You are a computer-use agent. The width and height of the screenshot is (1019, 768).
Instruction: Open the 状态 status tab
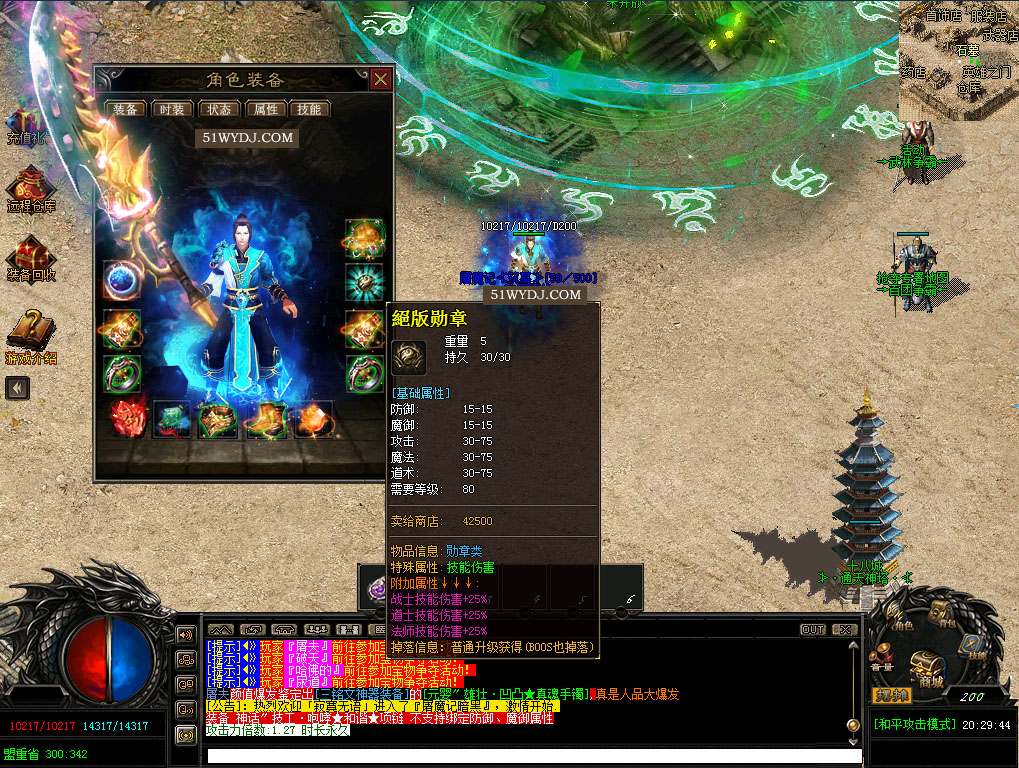point(219,110)
